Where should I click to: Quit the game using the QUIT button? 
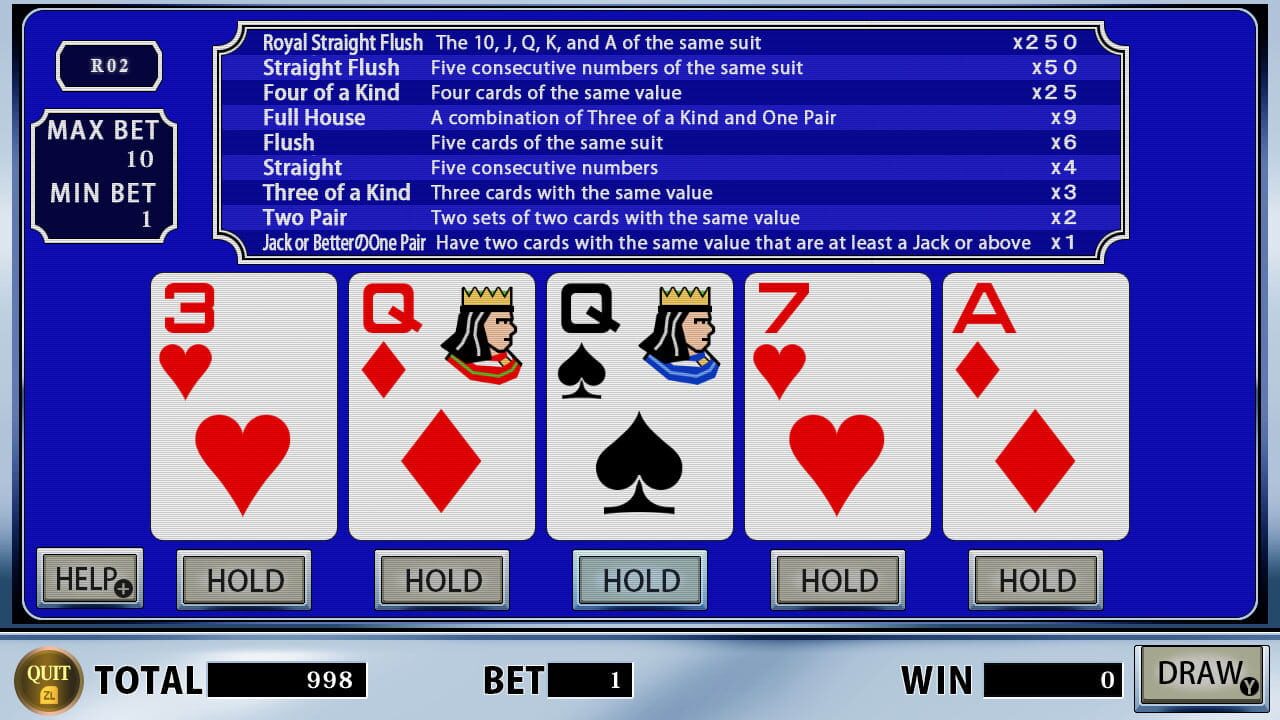pyautogui.click(x=50, y=679)
